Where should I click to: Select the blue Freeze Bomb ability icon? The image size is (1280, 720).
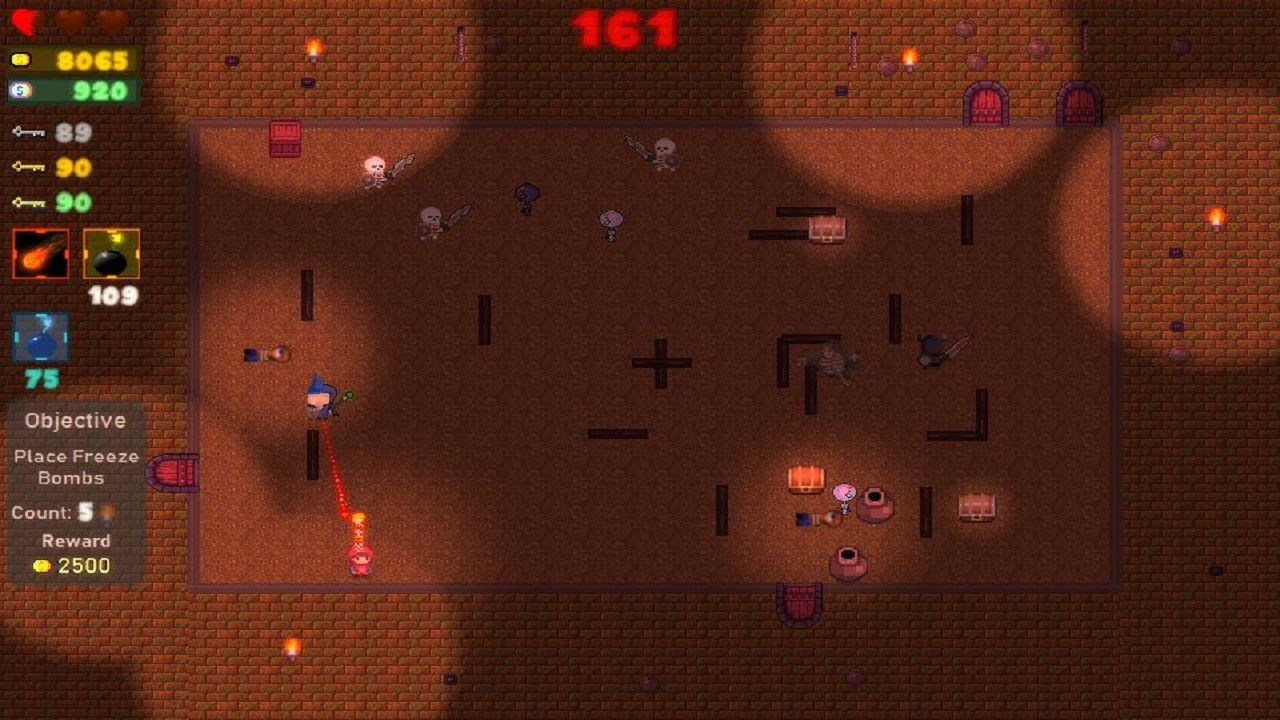(41, 338)
